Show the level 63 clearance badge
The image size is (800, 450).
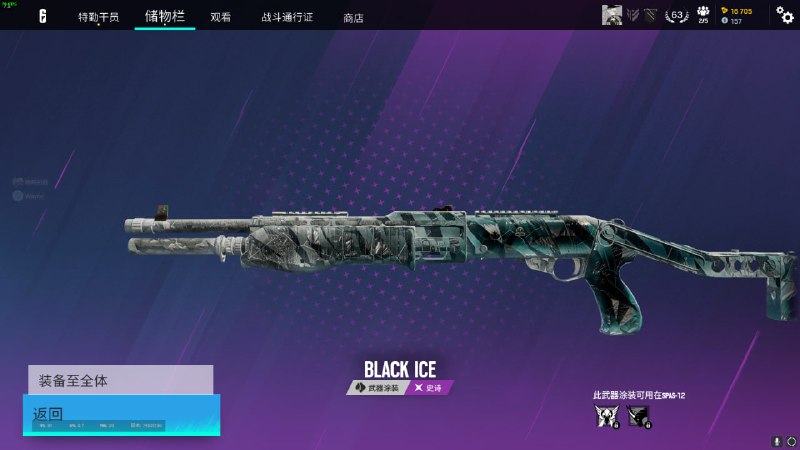pos(677,15)
